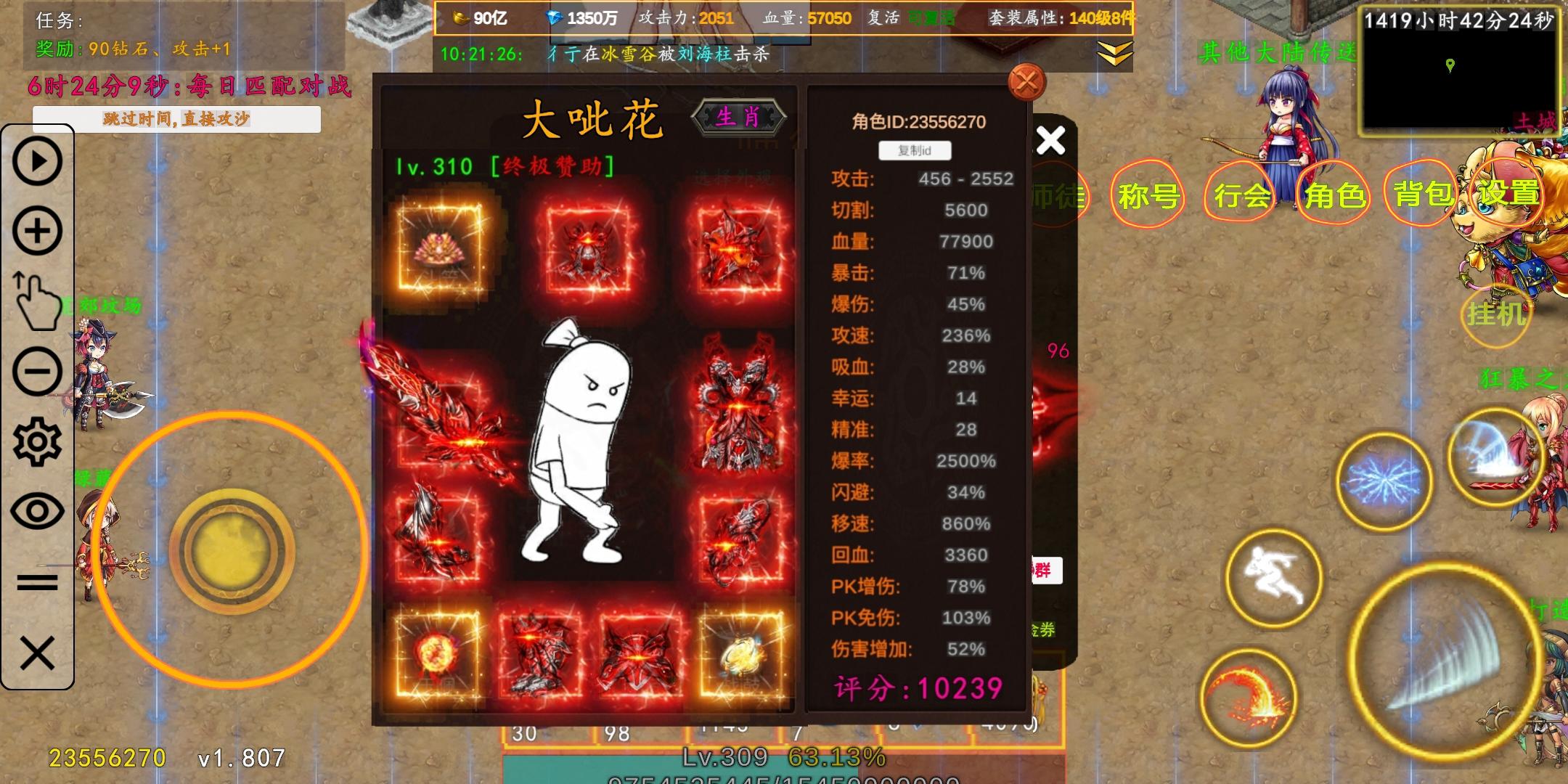Toggle the play icon at top of left sidebar
The image size is (1568, 784).
[x=38, y=161]
